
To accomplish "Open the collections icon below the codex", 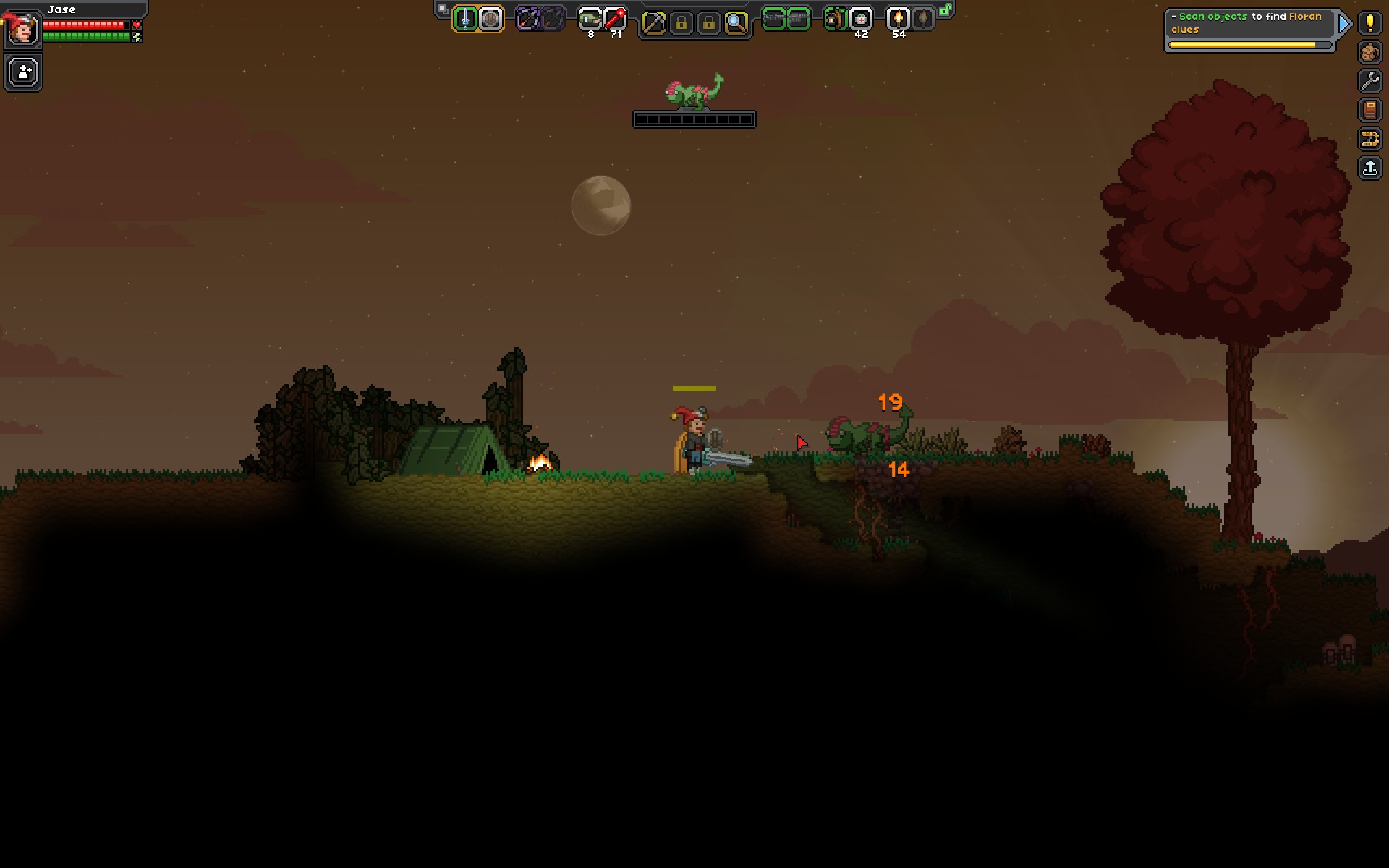I will tap(1369, 139).
